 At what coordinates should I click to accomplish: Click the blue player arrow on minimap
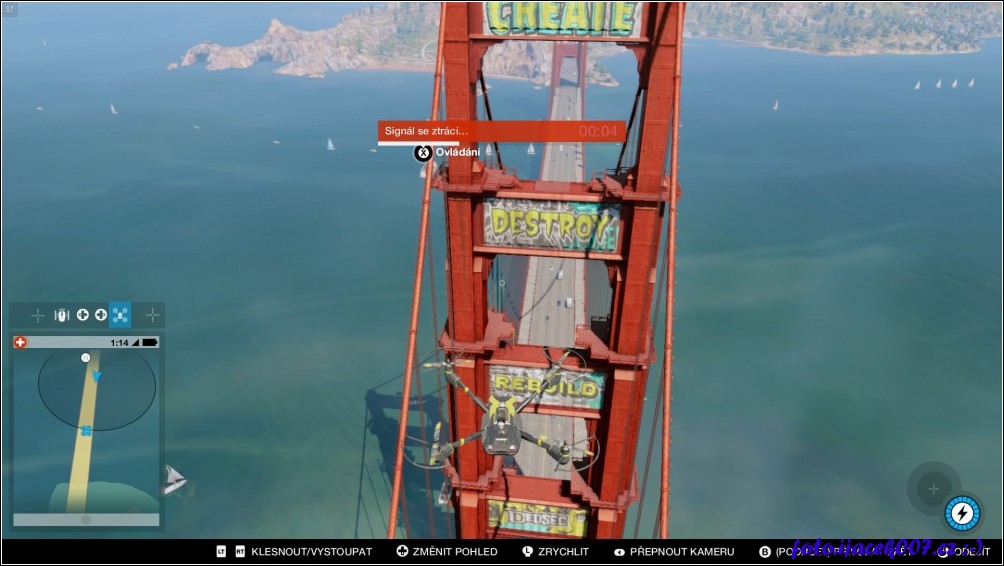97,376
